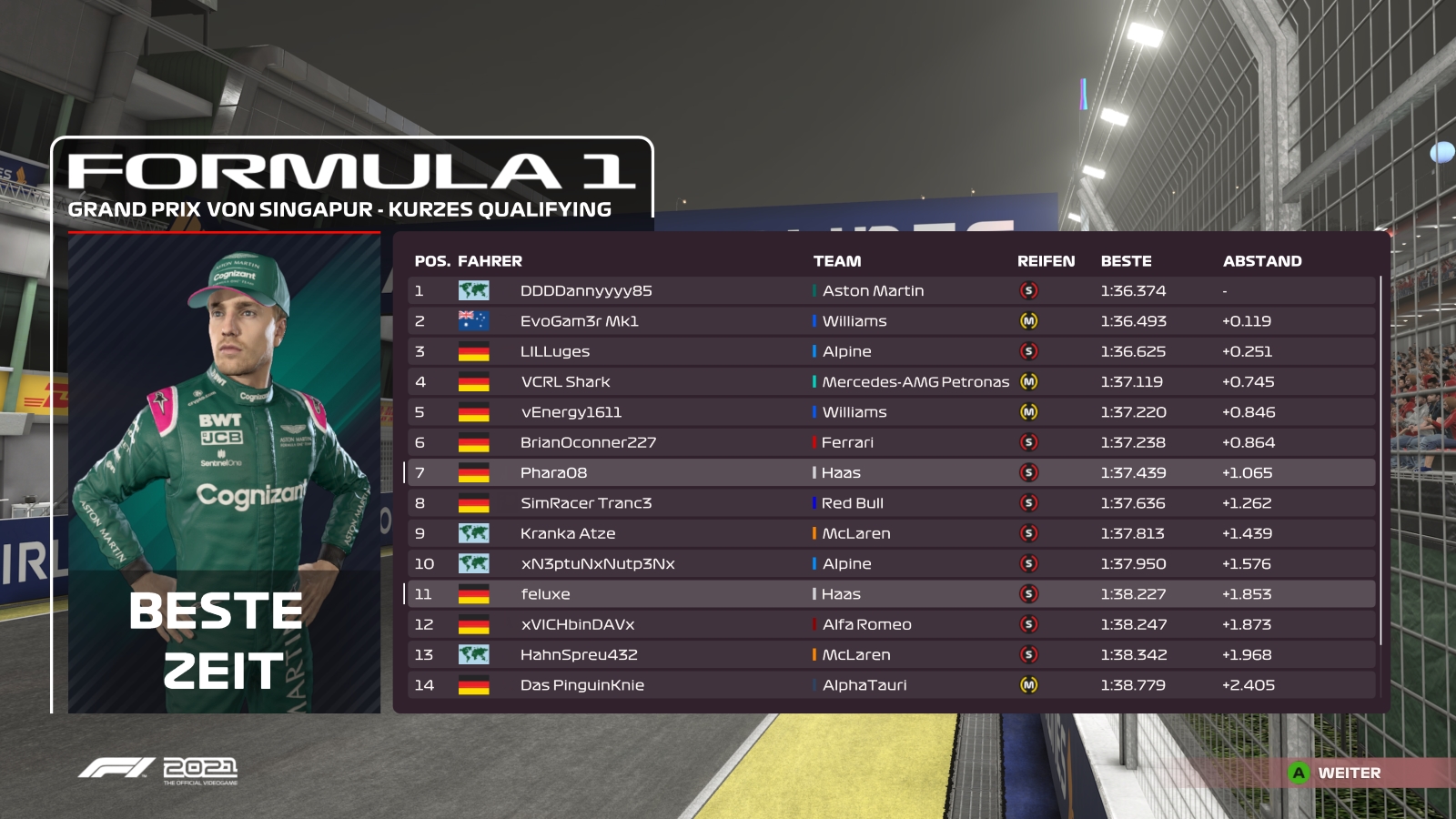The height and width of the screenshot is (819, 1456).
Task: Select the Kranka Atze row
Action: click(x=890, y=533)
